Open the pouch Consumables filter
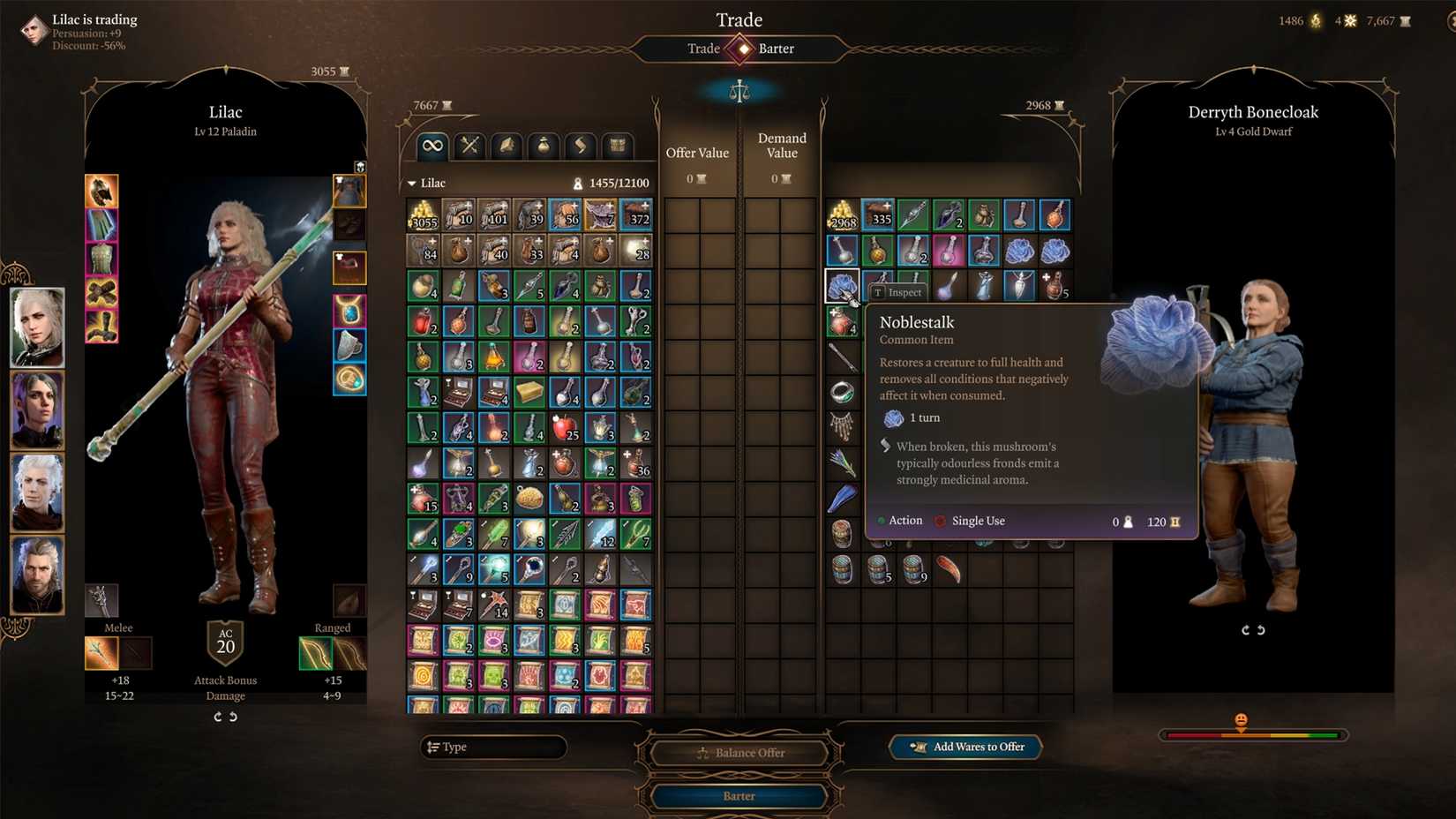The width and height of the screenshot is (1456, 819). pos(543,146)
